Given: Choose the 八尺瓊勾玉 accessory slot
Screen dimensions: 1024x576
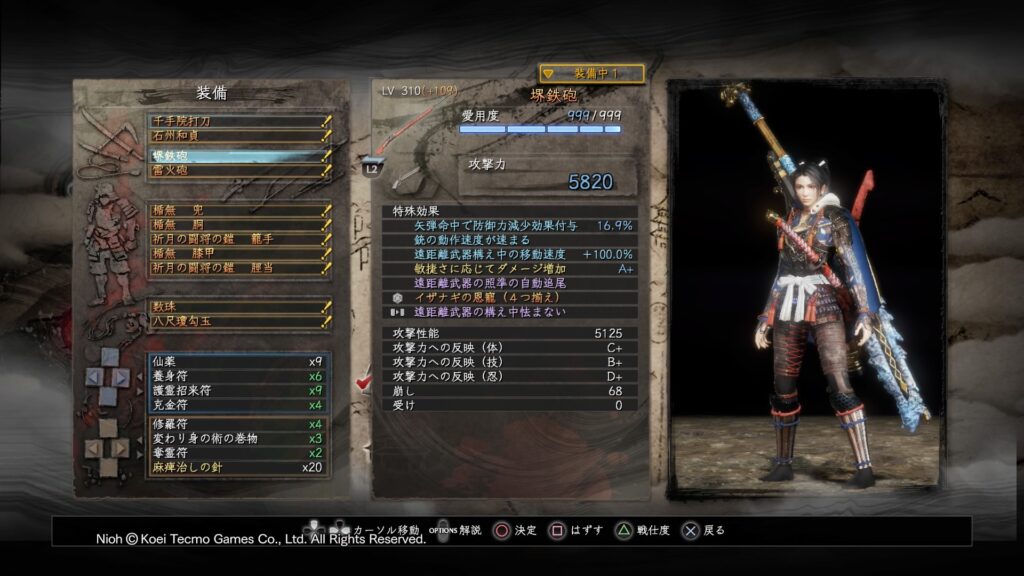Looking at the screenshot, I should coord(238,322).
